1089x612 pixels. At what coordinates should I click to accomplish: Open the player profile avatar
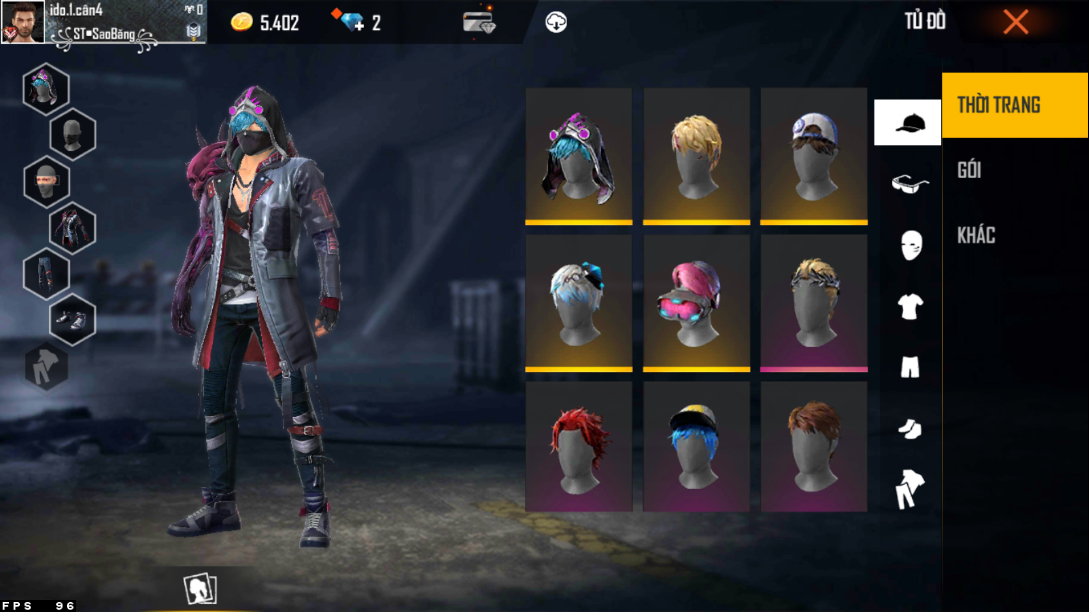coord(22,22)
